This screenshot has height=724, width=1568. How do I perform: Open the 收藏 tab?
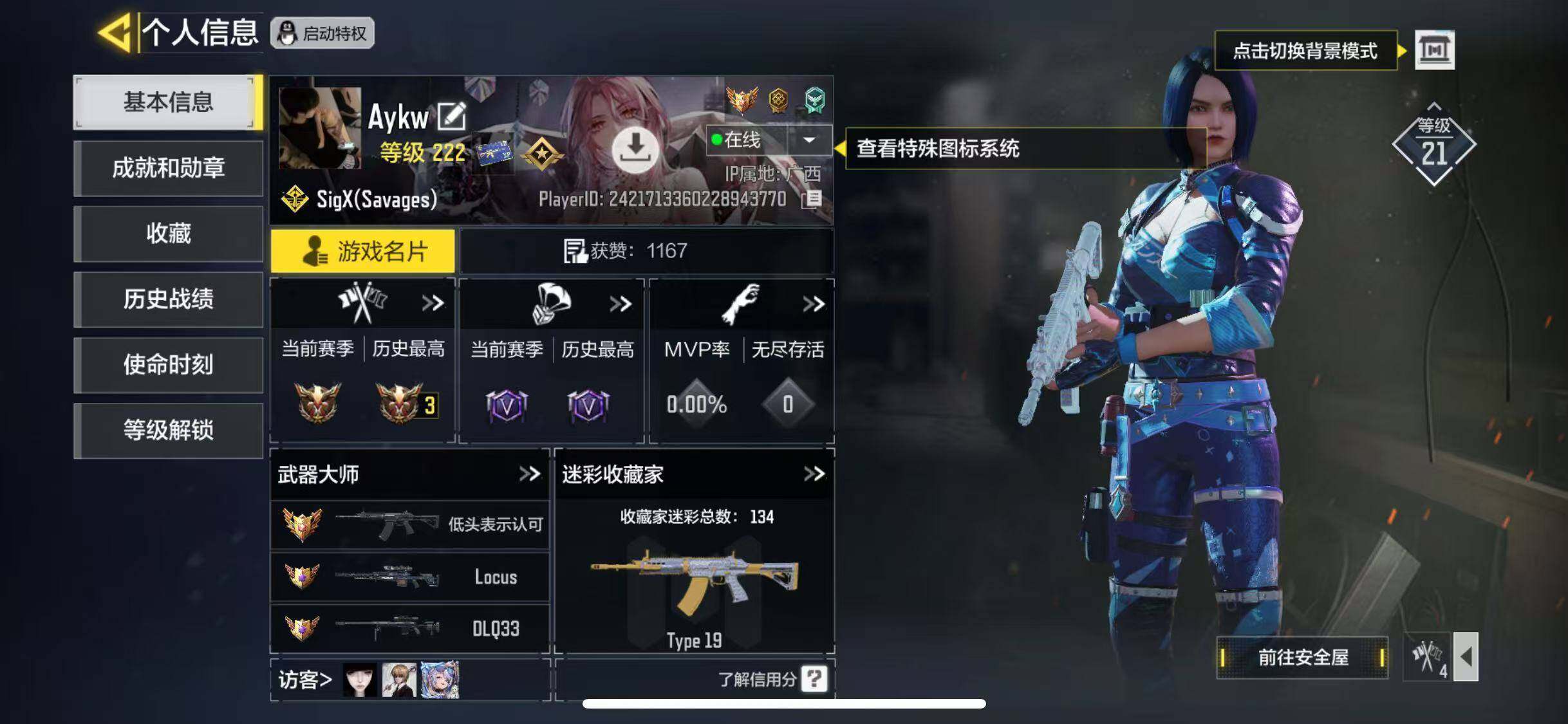168,234
